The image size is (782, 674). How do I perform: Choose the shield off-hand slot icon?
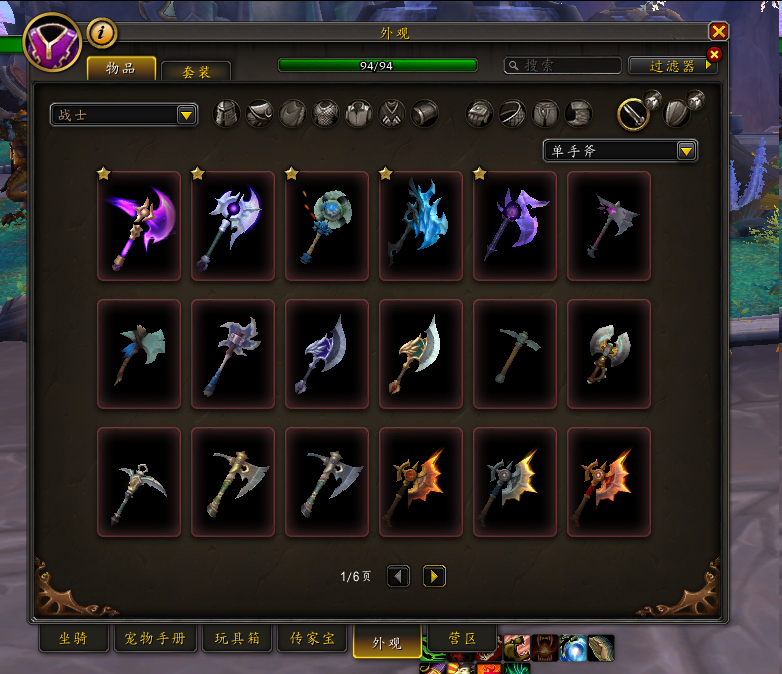coord(677,114)
